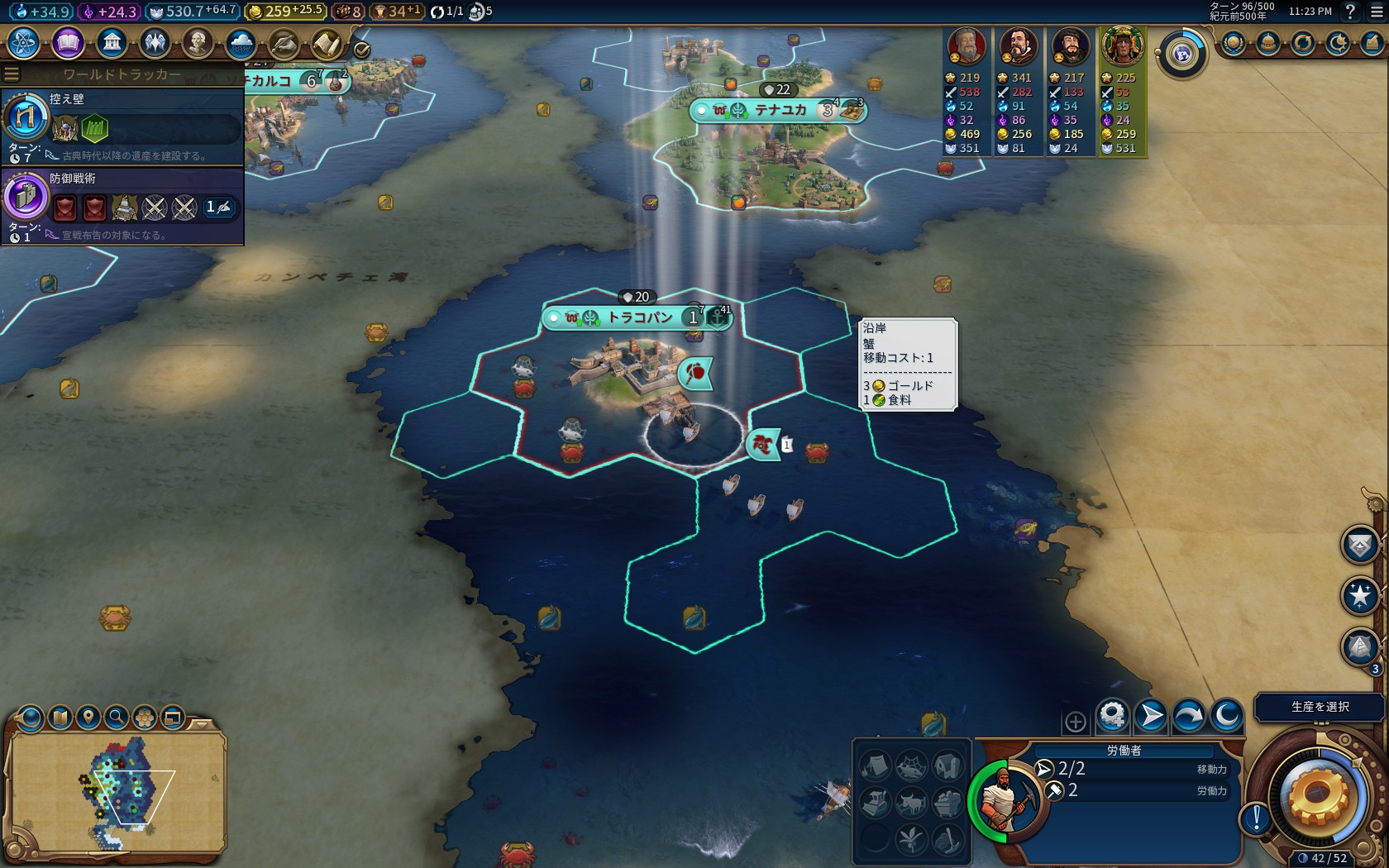Select the move-to arrow unit action
Viewport: 1389px width, 868px height.
[x=1151, y=716]
